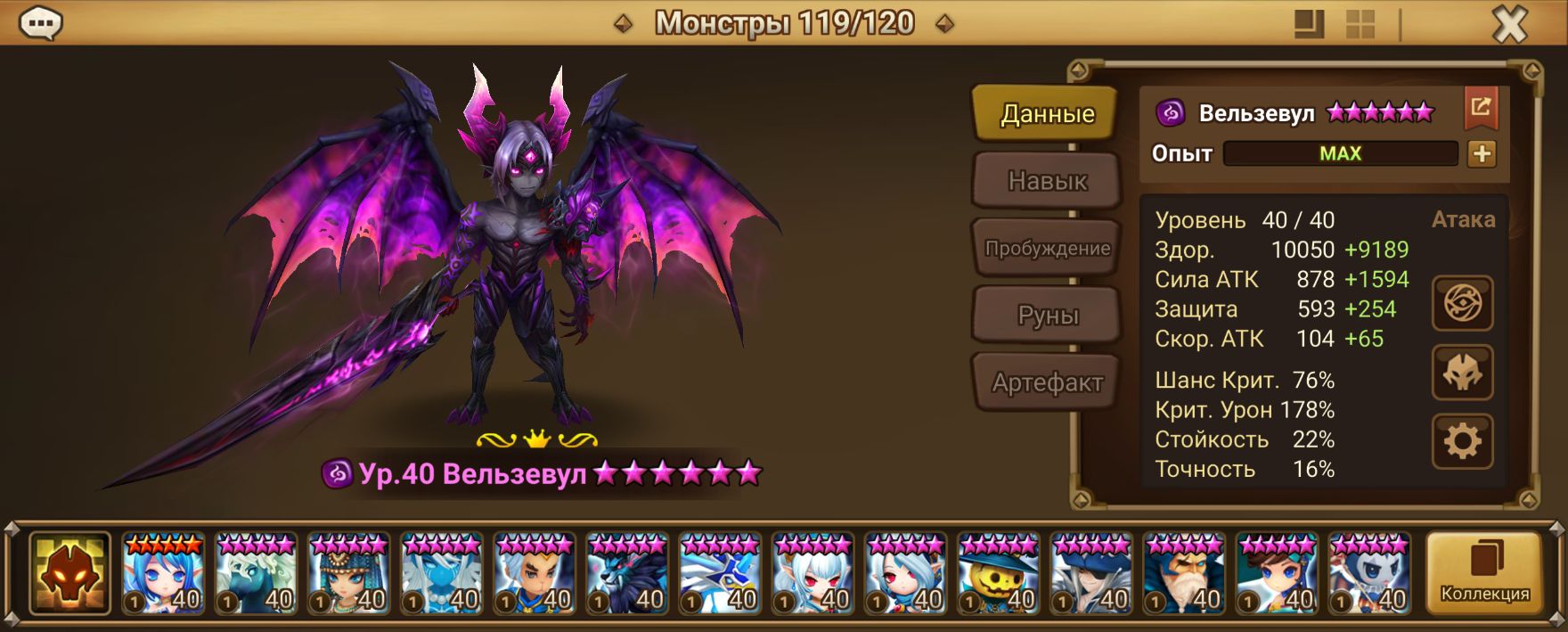This screenshot has height=632, width=1568.
Task: Select the Пробуждение tab
Action: click(x=1047, y=249)
